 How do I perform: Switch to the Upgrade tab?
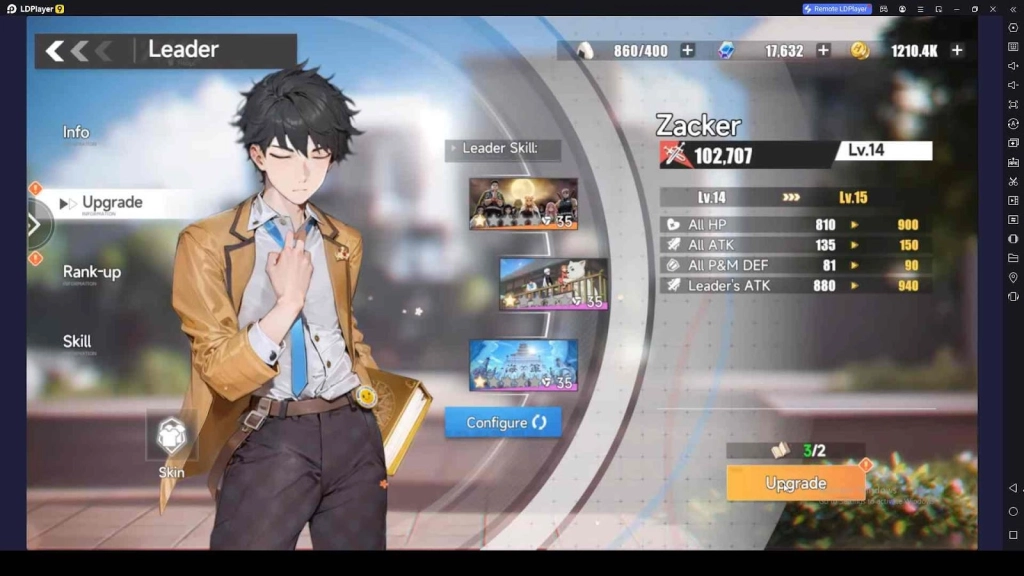111,203
